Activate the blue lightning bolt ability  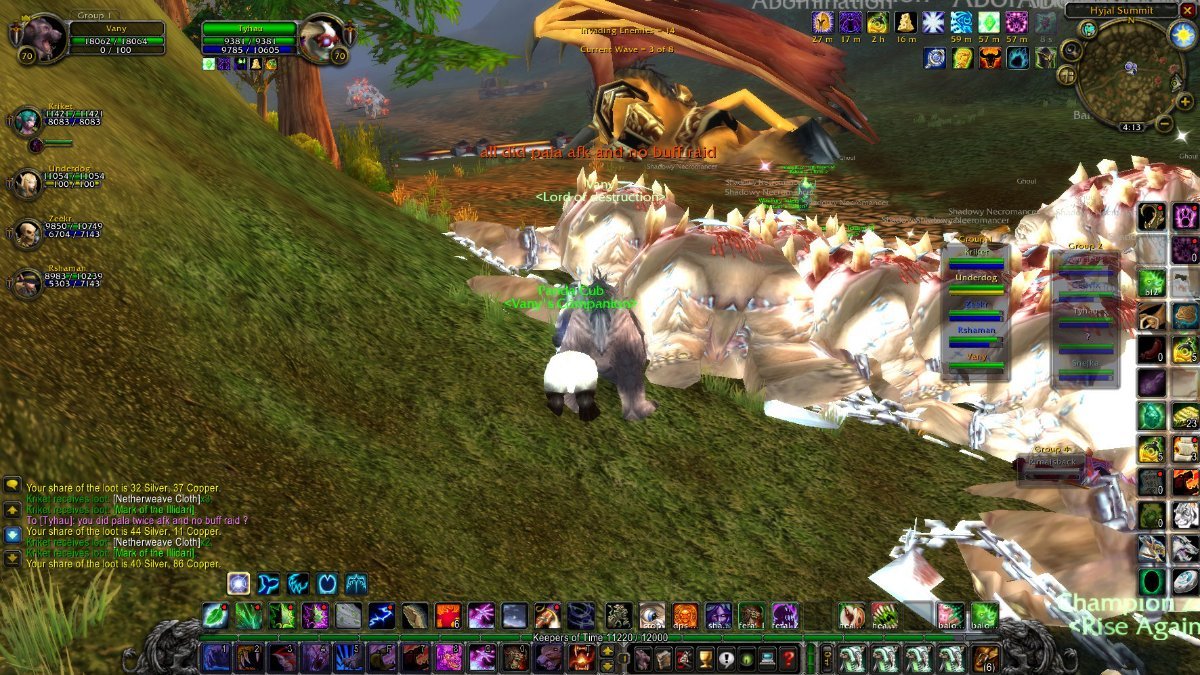pyautogui.click(x=381, y=615)
